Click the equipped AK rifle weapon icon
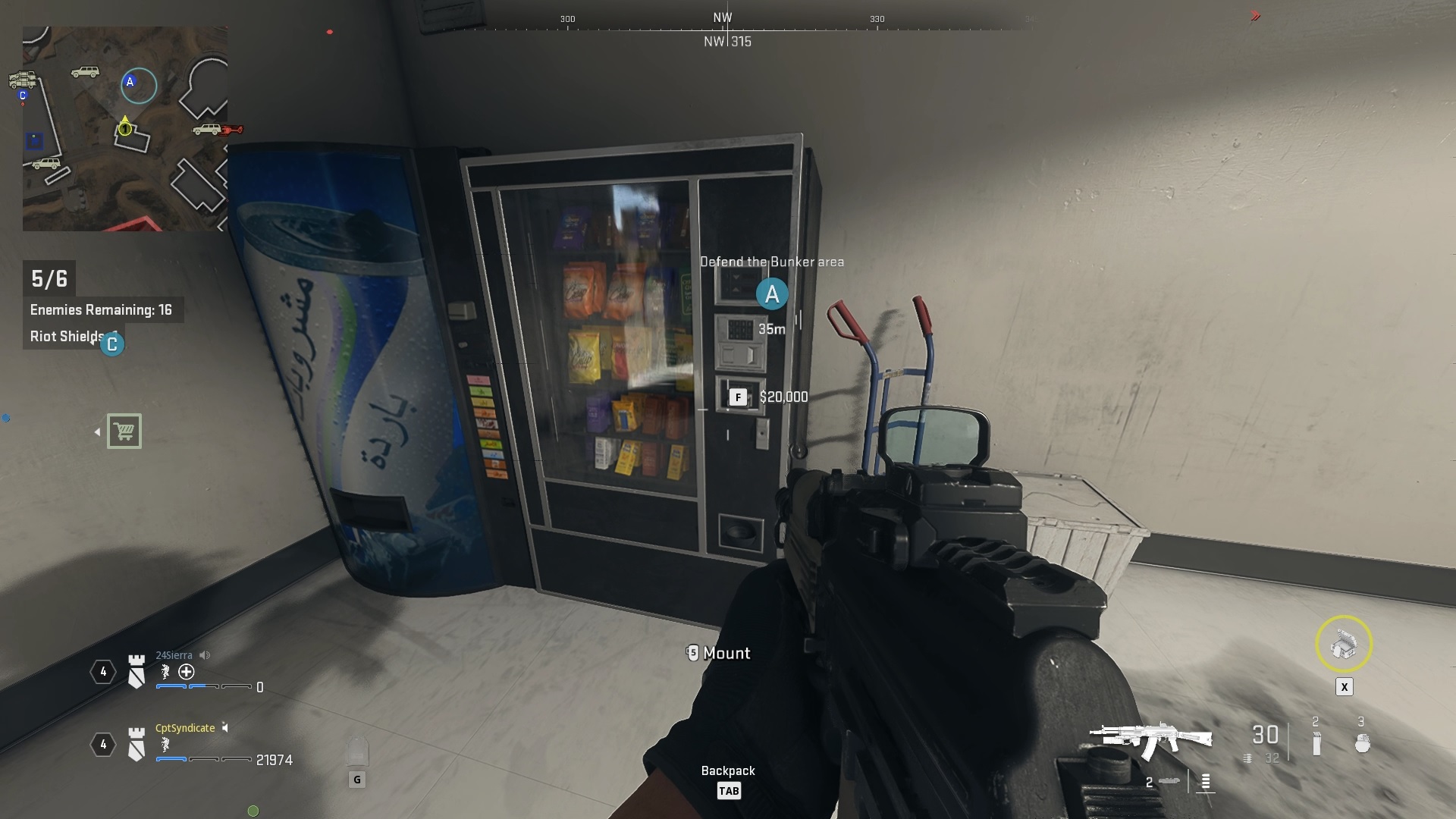The image size is (1456, 819). coord(1150,738)
